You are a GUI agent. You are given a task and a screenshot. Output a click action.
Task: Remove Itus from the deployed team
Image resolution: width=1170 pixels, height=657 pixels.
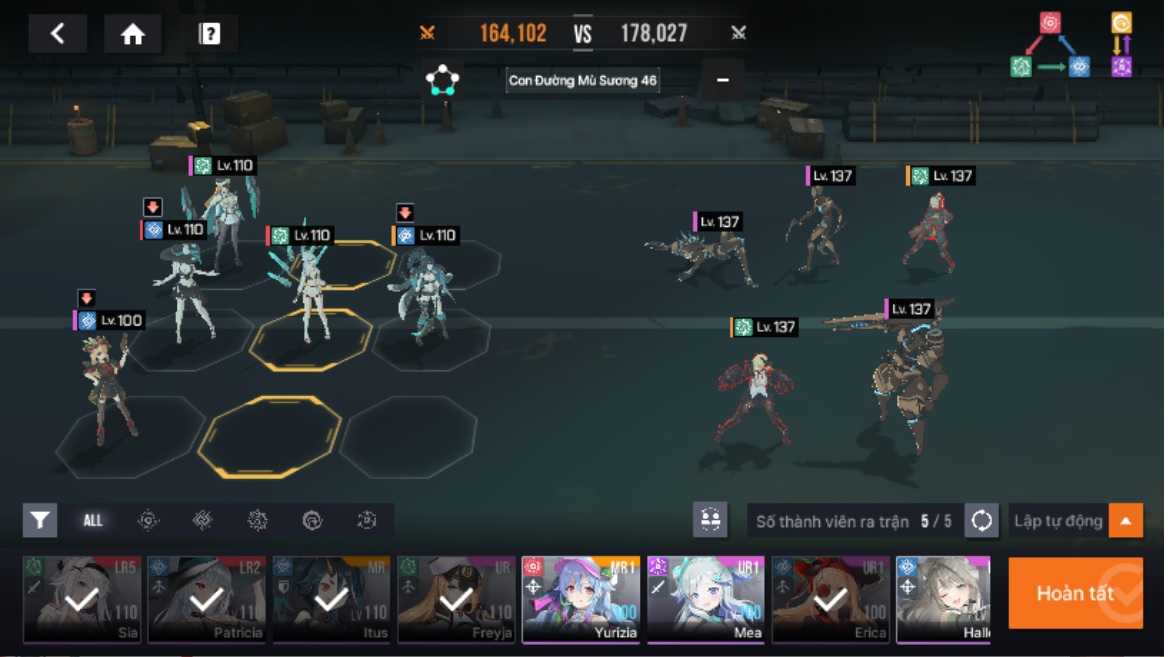[331, 599]
